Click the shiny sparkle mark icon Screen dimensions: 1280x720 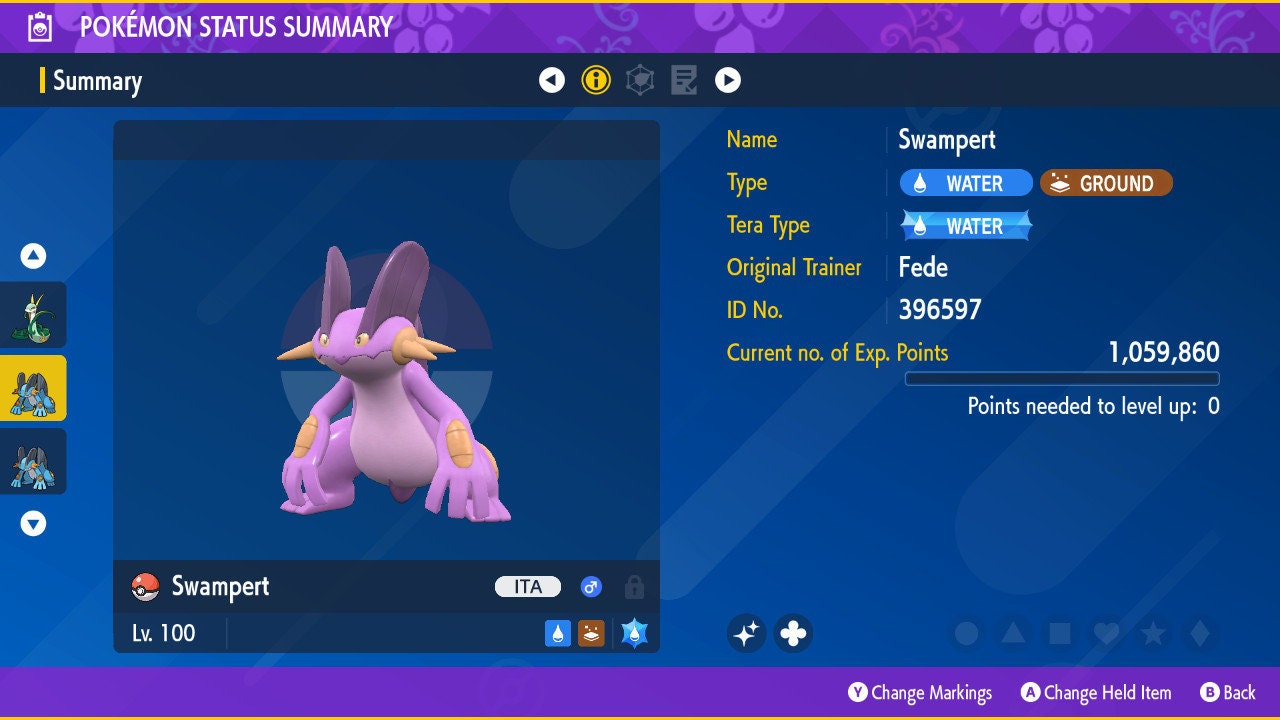click(746, 633)
